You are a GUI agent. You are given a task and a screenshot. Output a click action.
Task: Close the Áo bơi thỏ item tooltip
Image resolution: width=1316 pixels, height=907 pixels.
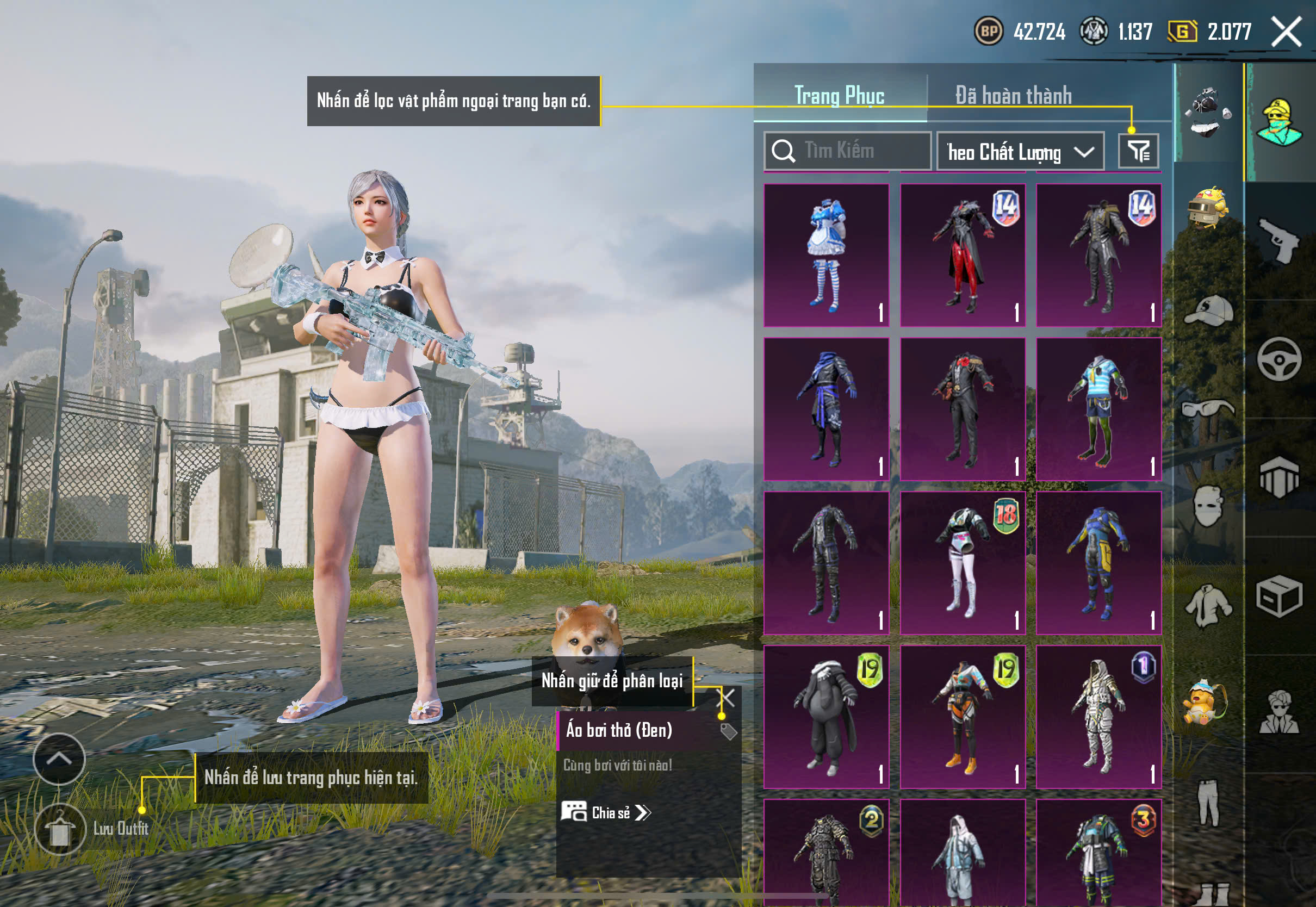[x=727, y=697]
